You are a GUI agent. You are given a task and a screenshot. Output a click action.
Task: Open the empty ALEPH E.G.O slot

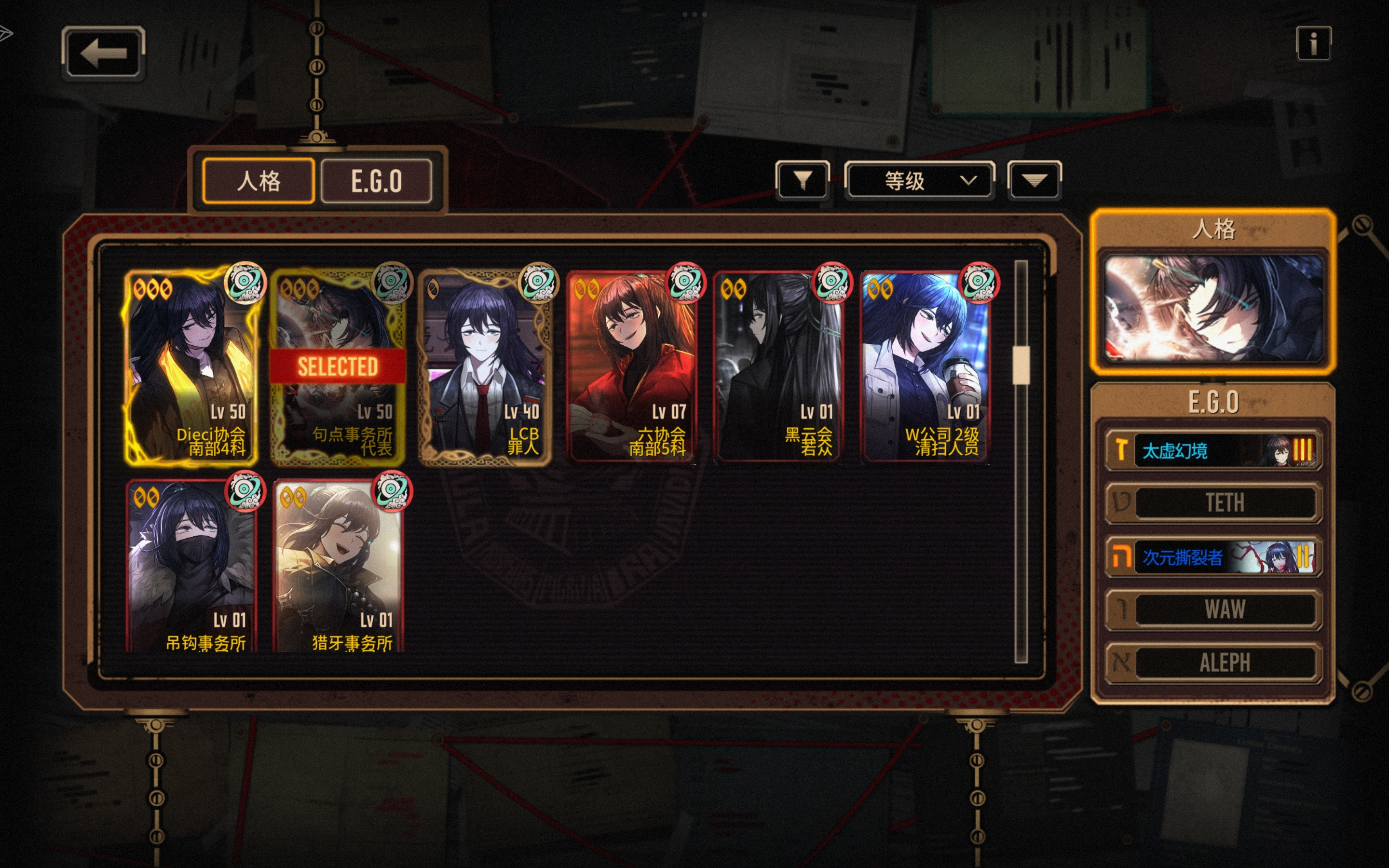1213,663
